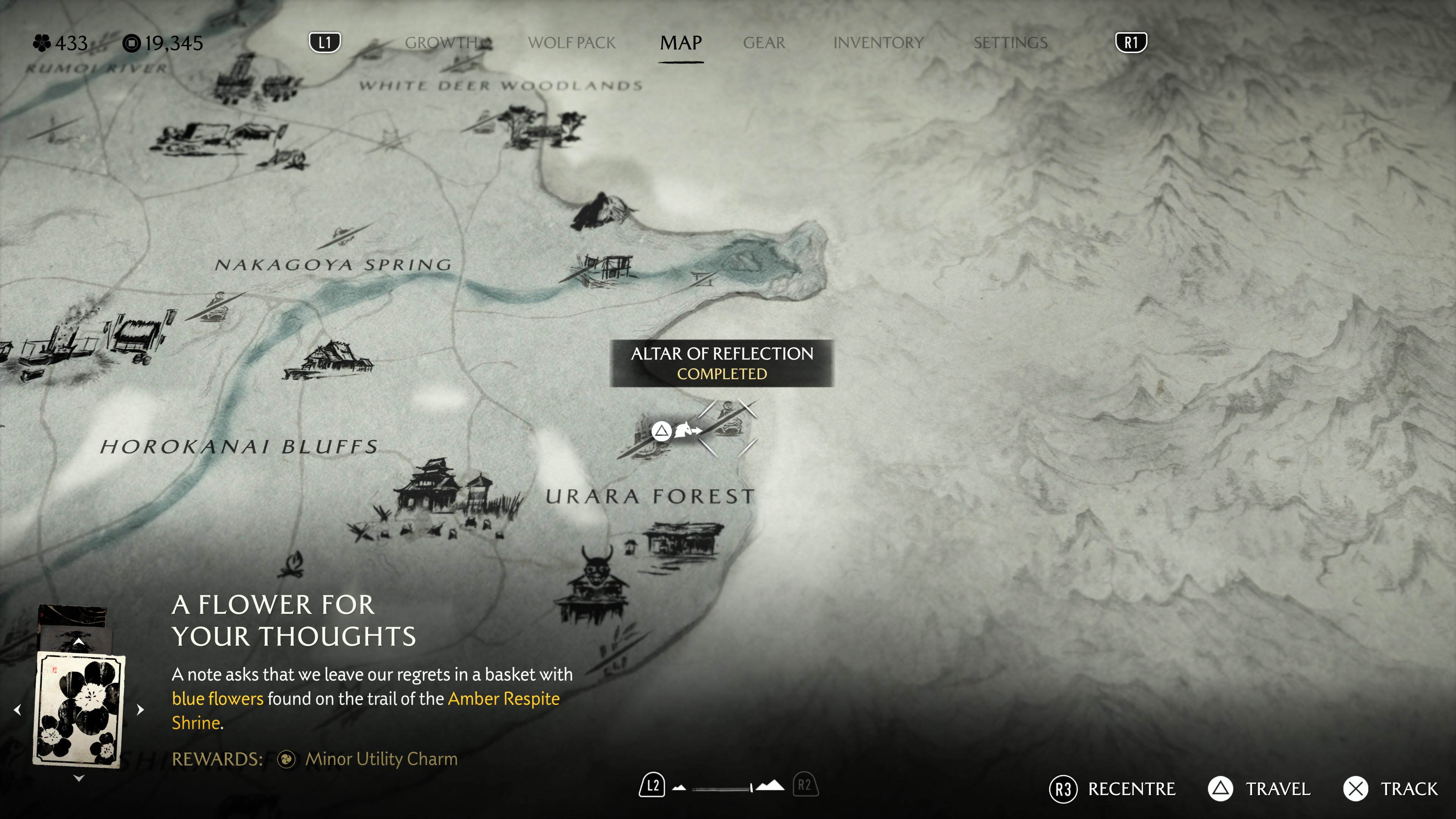Image resolution: width=1456 pixels, height=819 pixels.
Task: Click the right arrow beside the quest card
Action: click(x=141, y=709)
